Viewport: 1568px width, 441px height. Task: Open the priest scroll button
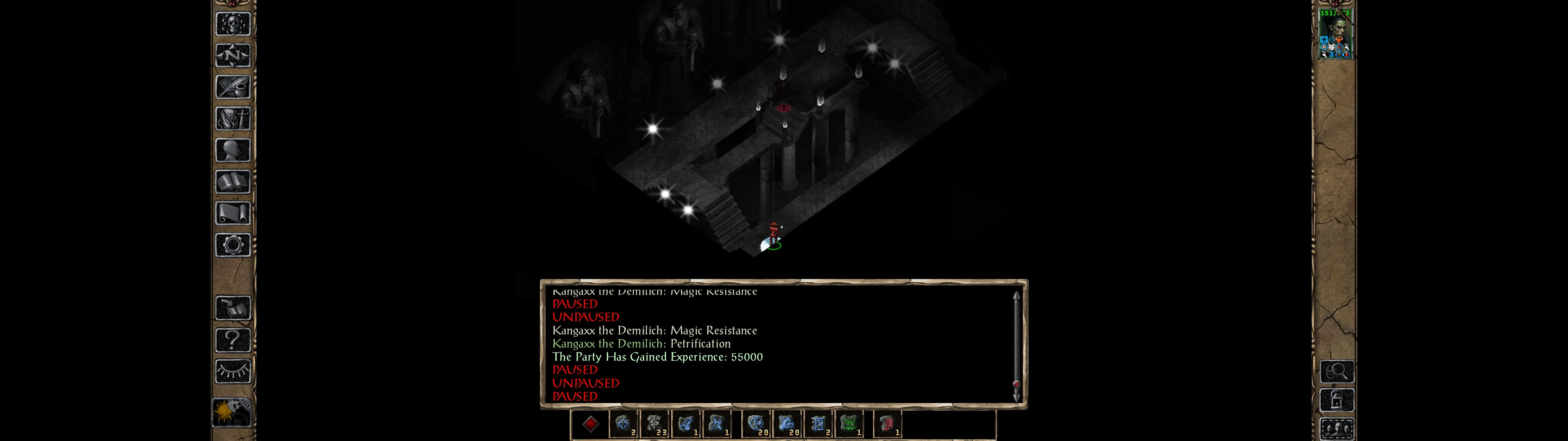pos(232,214)
